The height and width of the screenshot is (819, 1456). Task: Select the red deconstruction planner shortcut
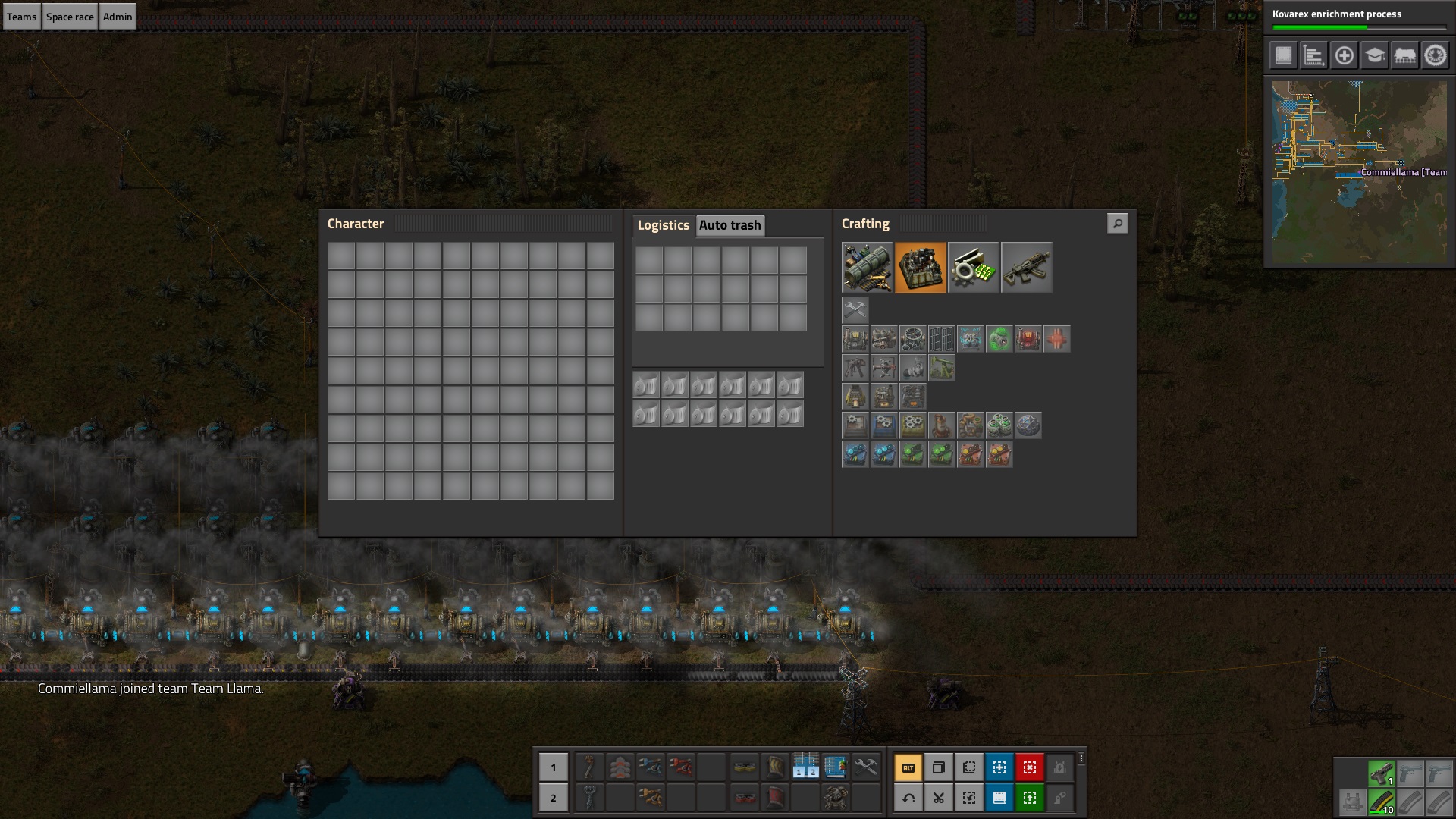point(1029,767)
